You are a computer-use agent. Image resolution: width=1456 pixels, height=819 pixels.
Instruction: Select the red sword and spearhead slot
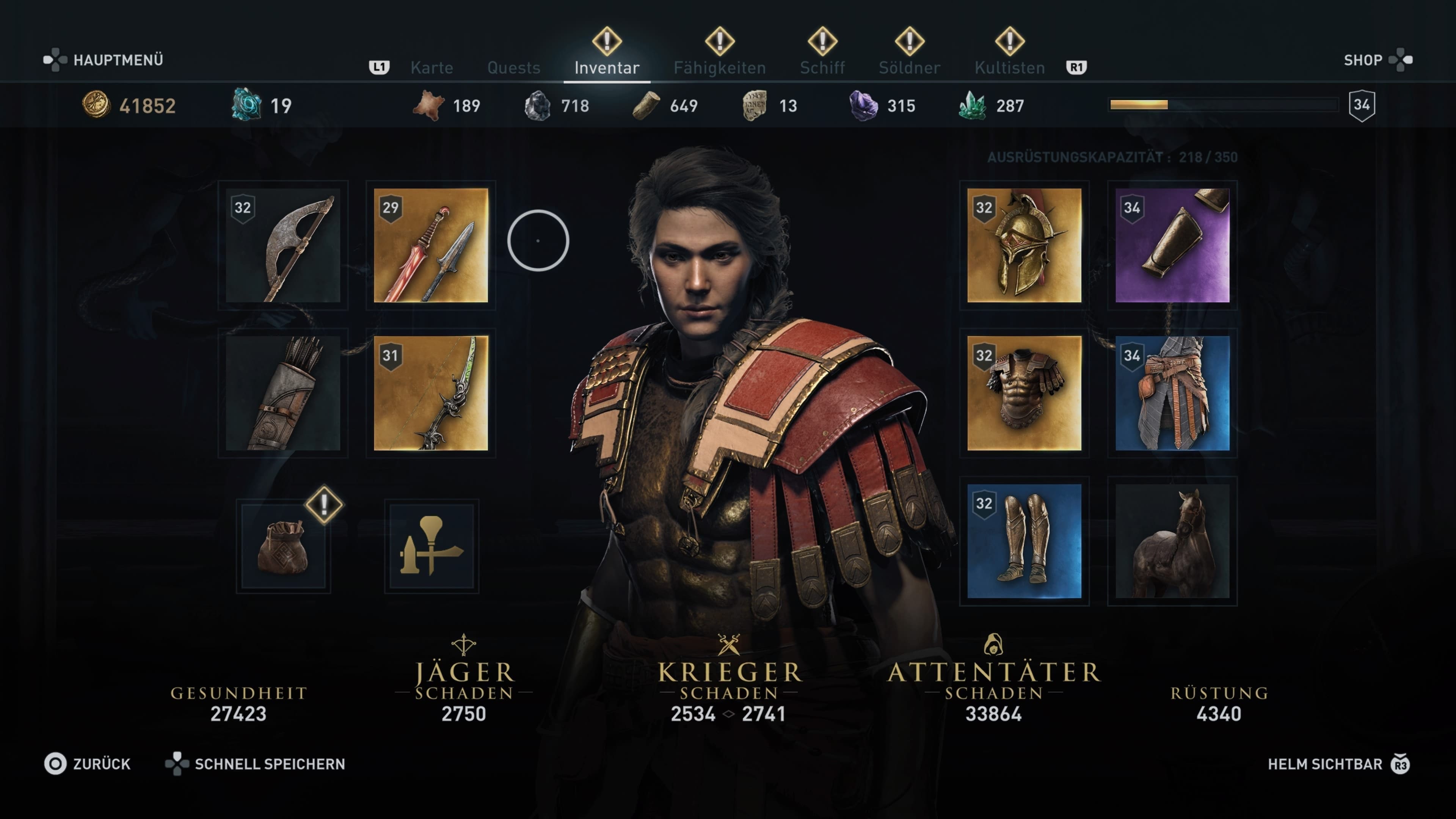(x=431, y=245)
